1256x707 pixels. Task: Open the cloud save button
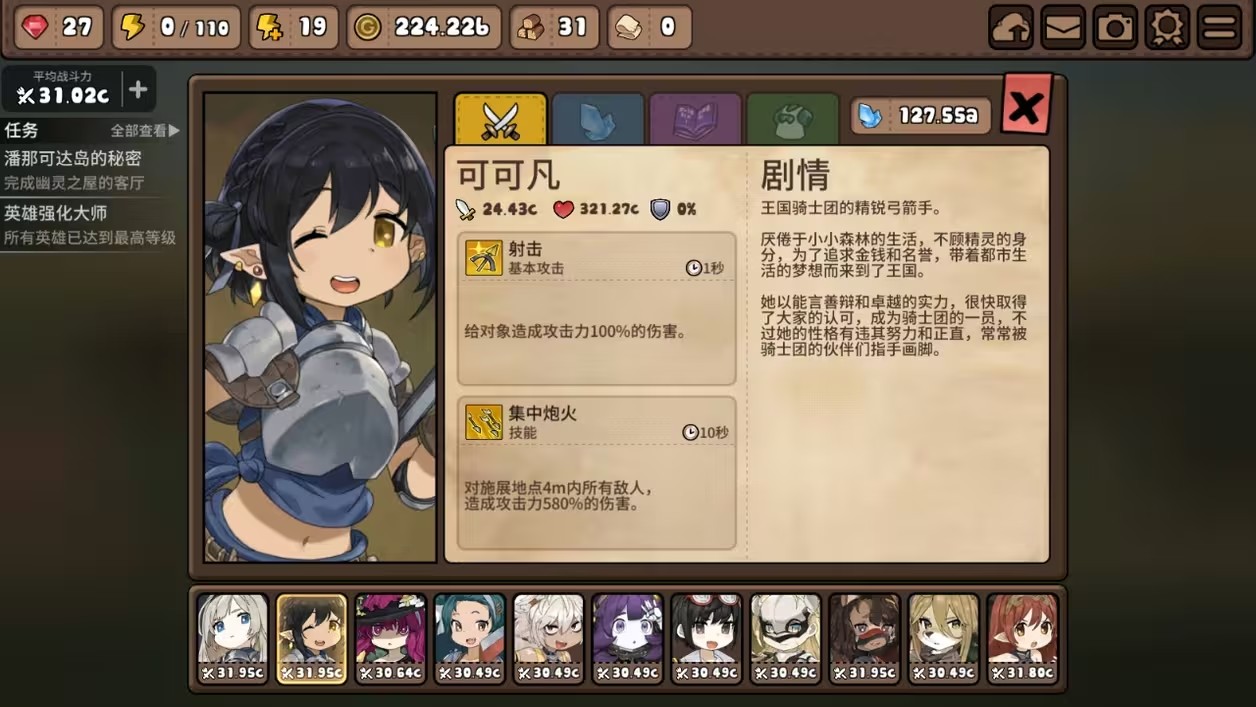tap(1011, 28)
